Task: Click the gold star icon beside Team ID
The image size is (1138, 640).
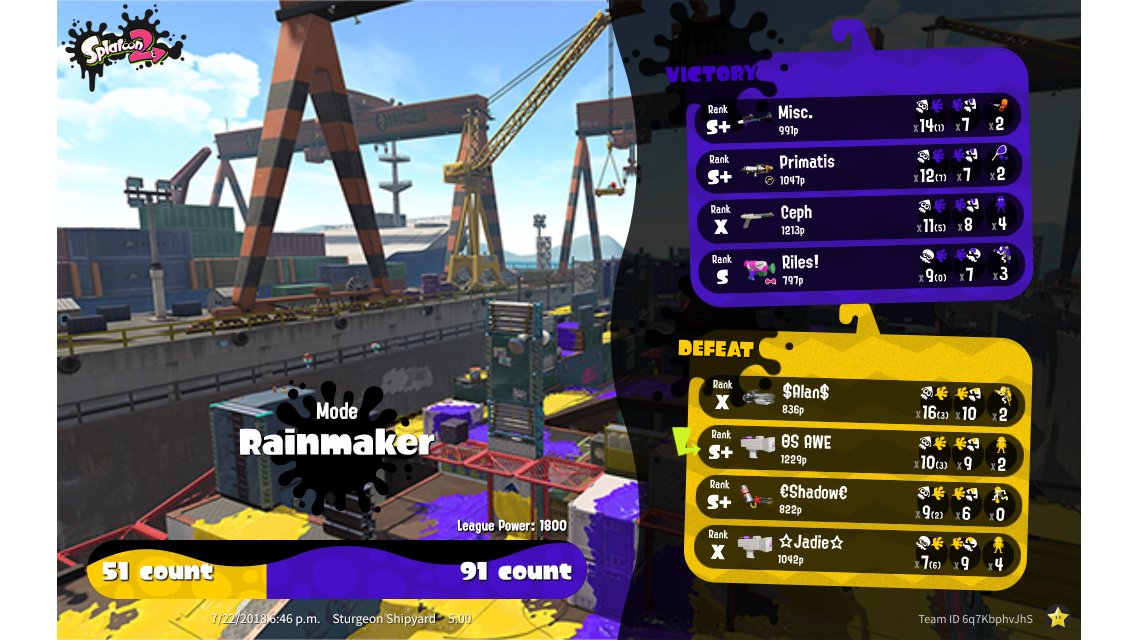Action: (x=1058, y=617)
